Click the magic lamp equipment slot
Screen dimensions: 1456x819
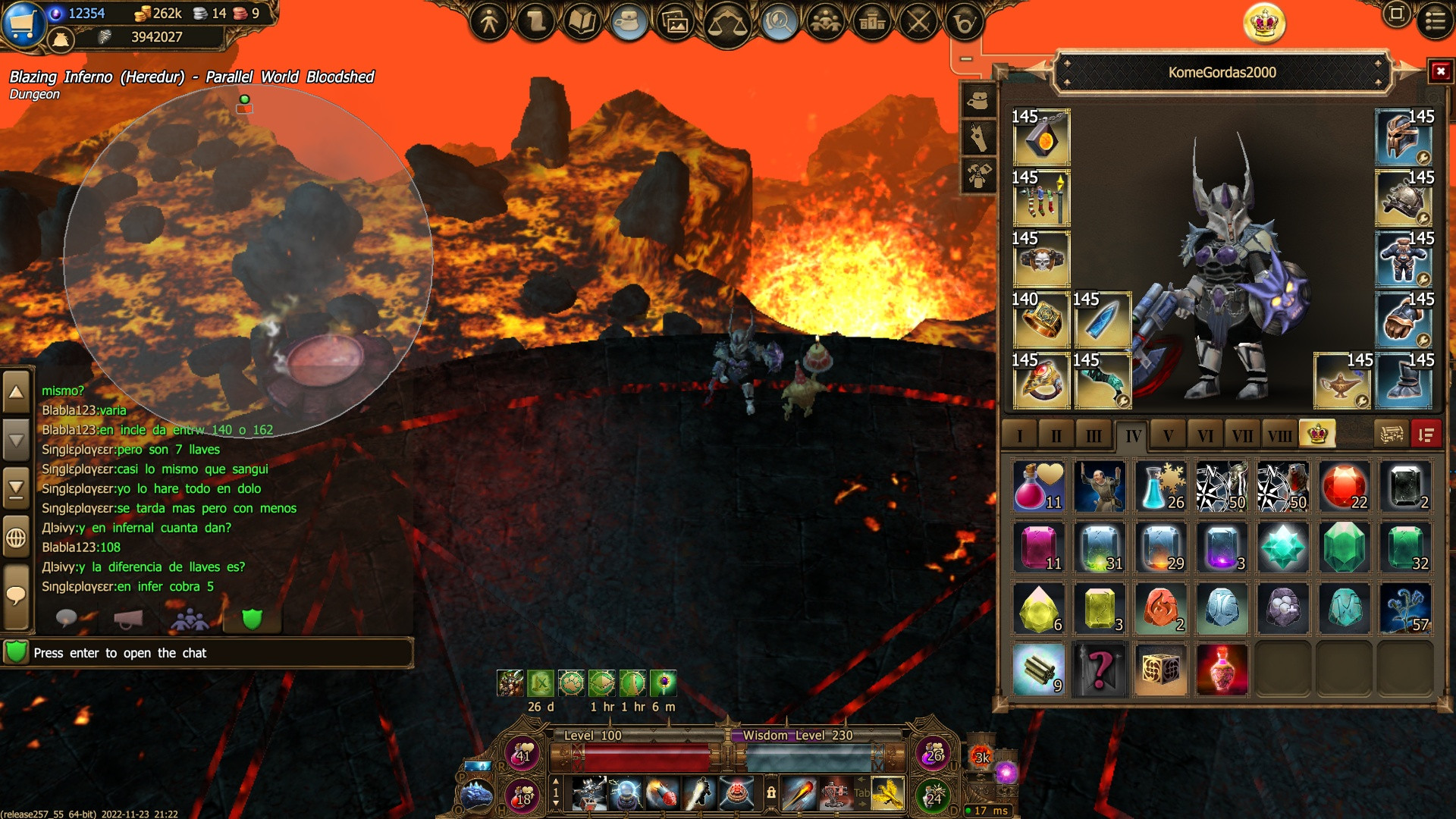click(1341, 381)
